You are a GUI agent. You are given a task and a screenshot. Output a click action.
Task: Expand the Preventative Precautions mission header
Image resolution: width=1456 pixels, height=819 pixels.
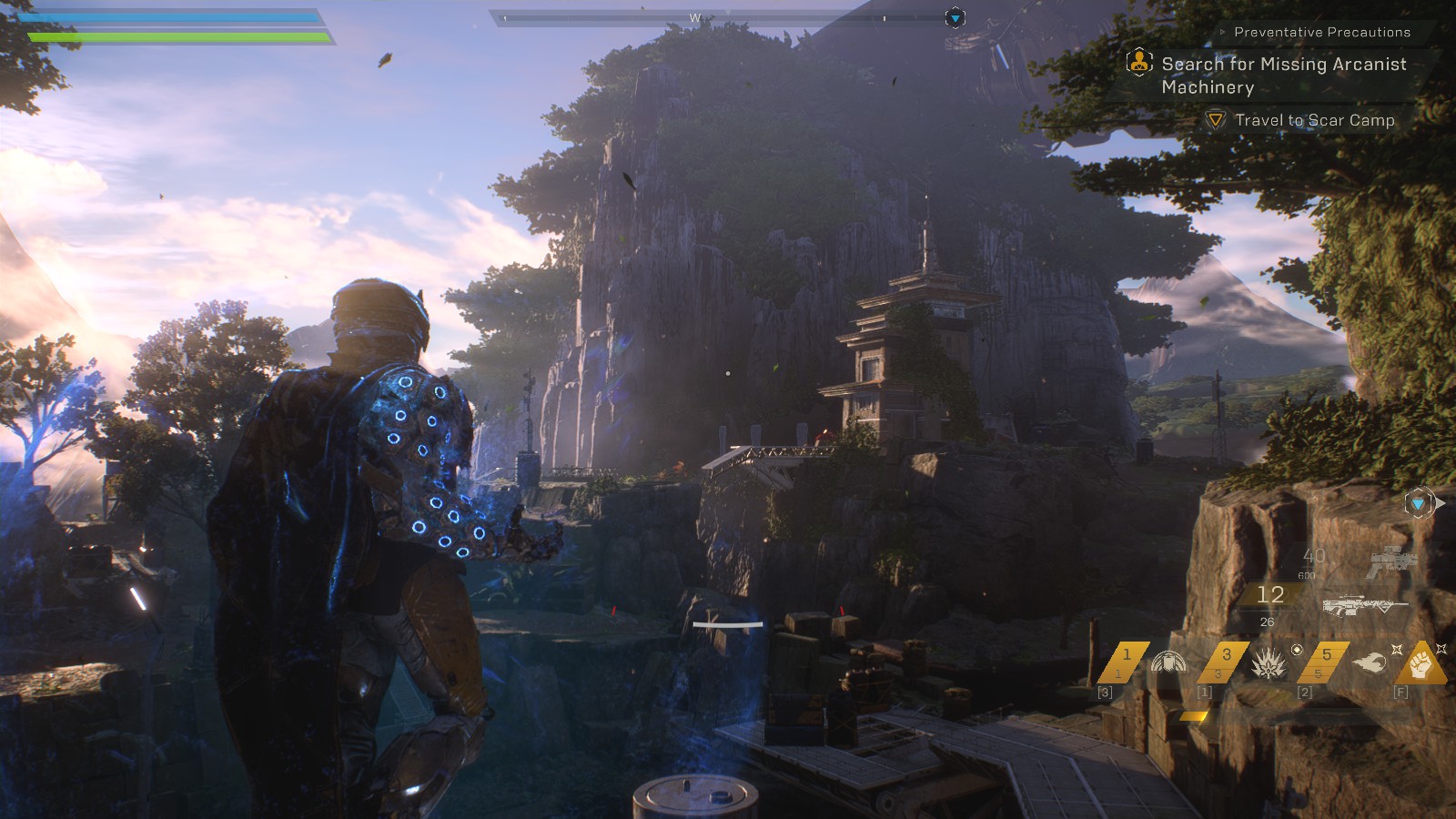1321,32
